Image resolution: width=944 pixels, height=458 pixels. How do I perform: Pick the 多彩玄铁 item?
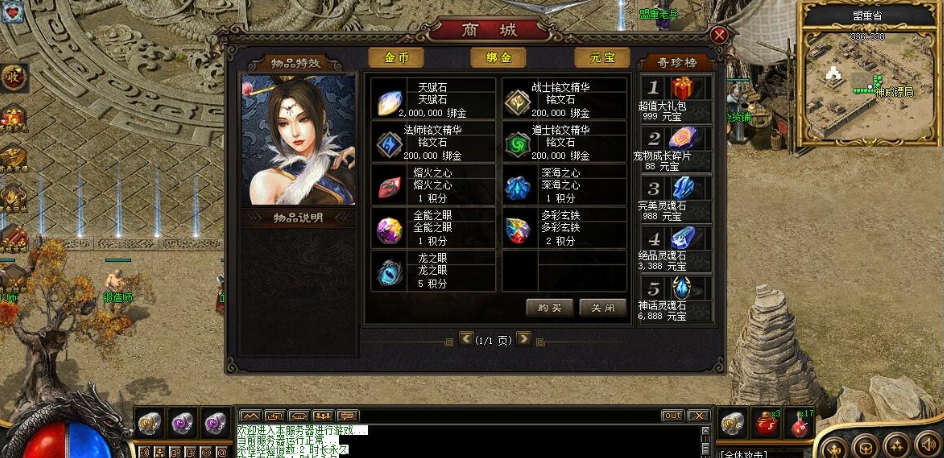click(563, 228)
